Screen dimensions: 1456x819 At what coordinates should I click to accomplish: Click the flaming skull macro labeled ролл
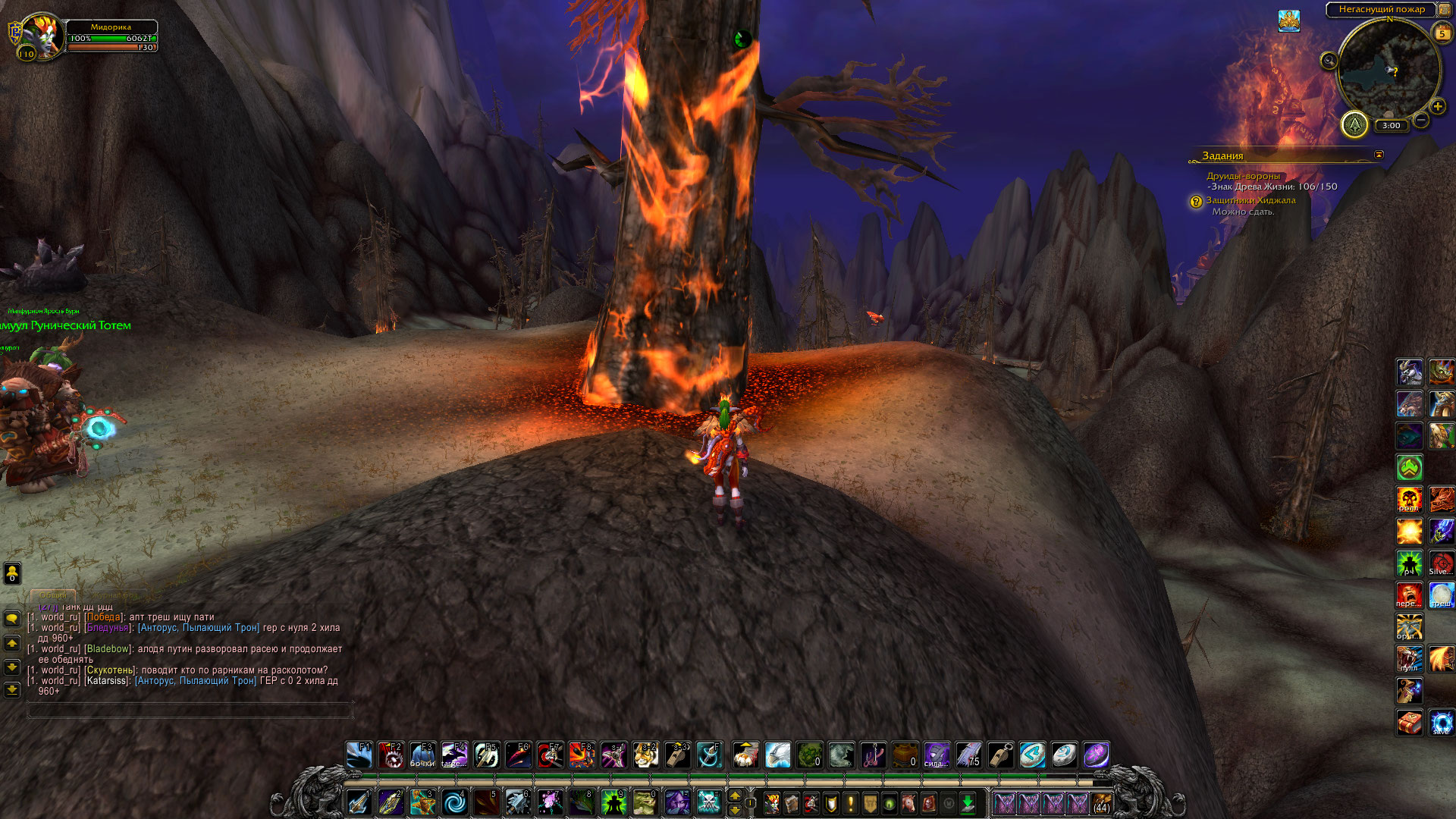click(x=1409, y=500)
